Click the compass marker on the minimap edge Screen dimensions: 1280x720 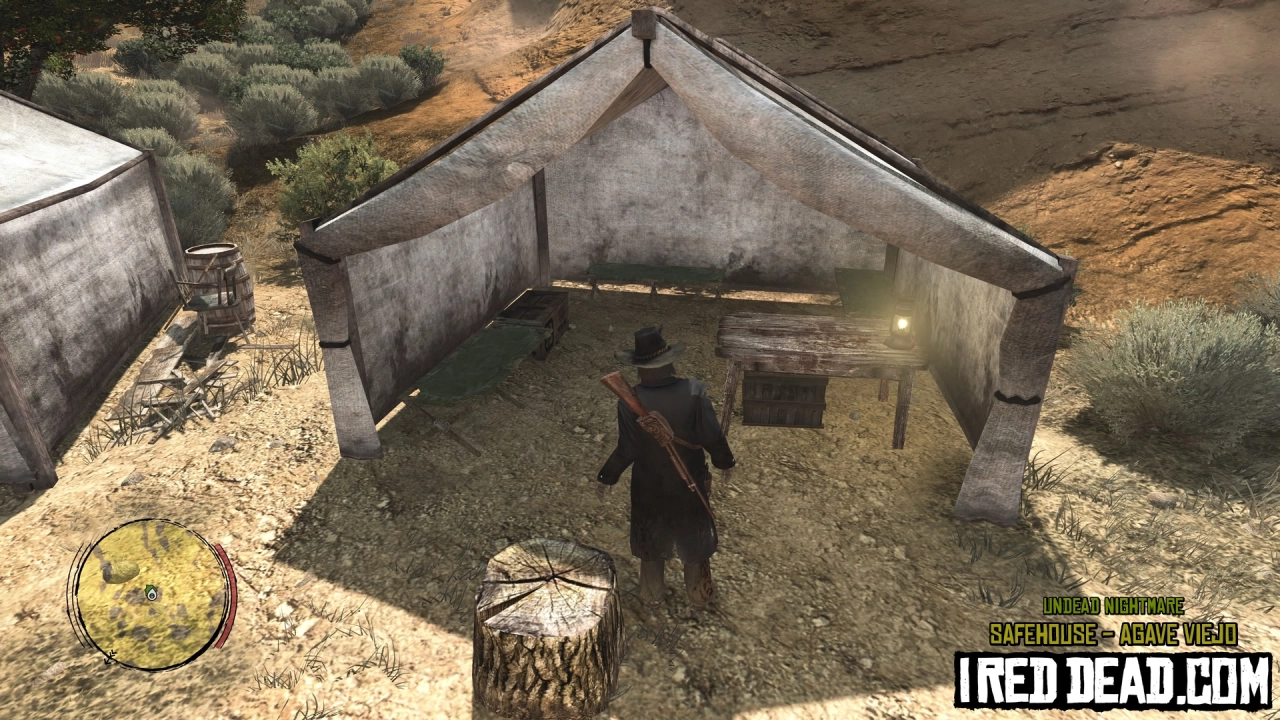tap(109, 657)
